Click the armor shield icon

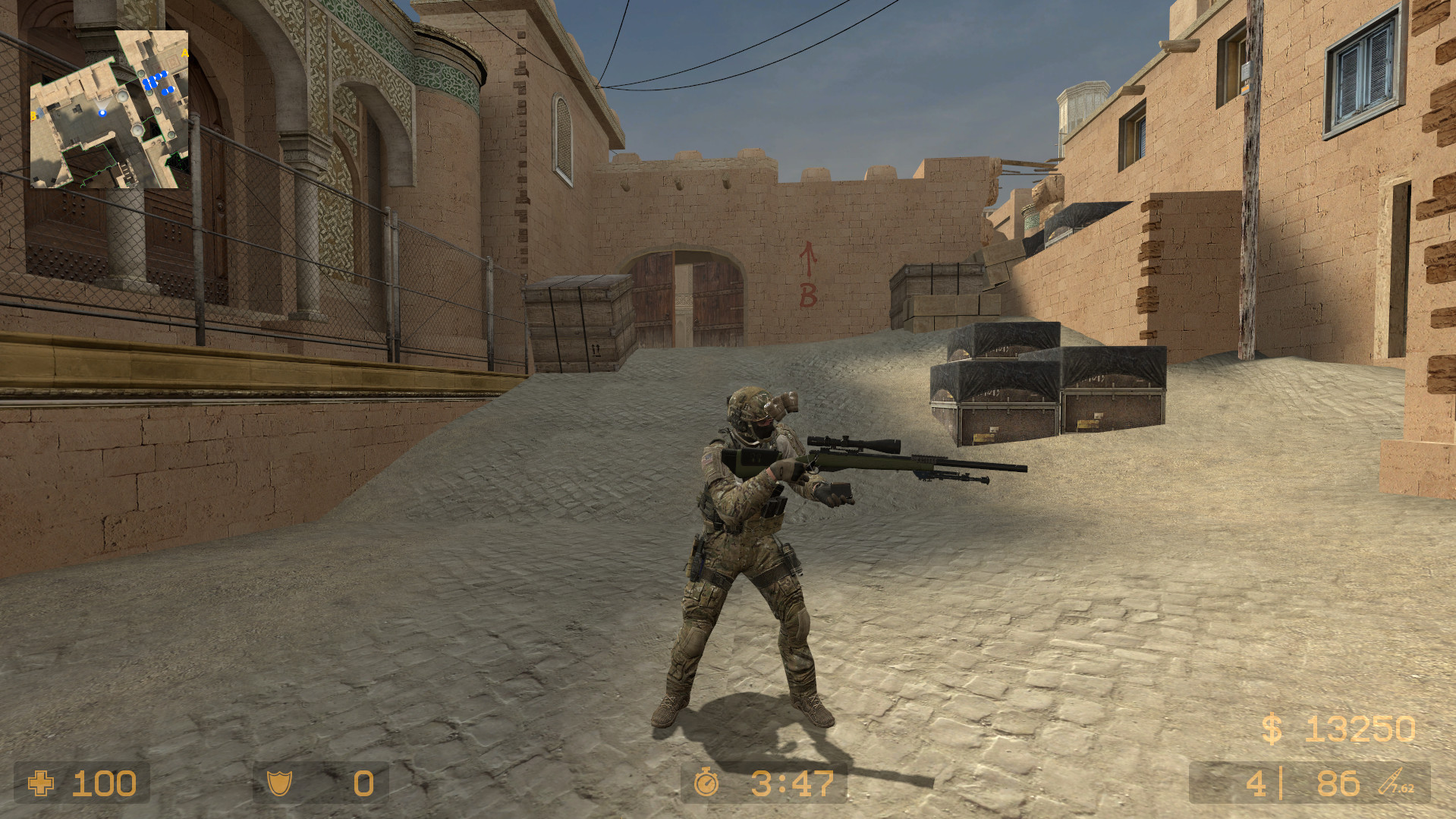(281, 784)
